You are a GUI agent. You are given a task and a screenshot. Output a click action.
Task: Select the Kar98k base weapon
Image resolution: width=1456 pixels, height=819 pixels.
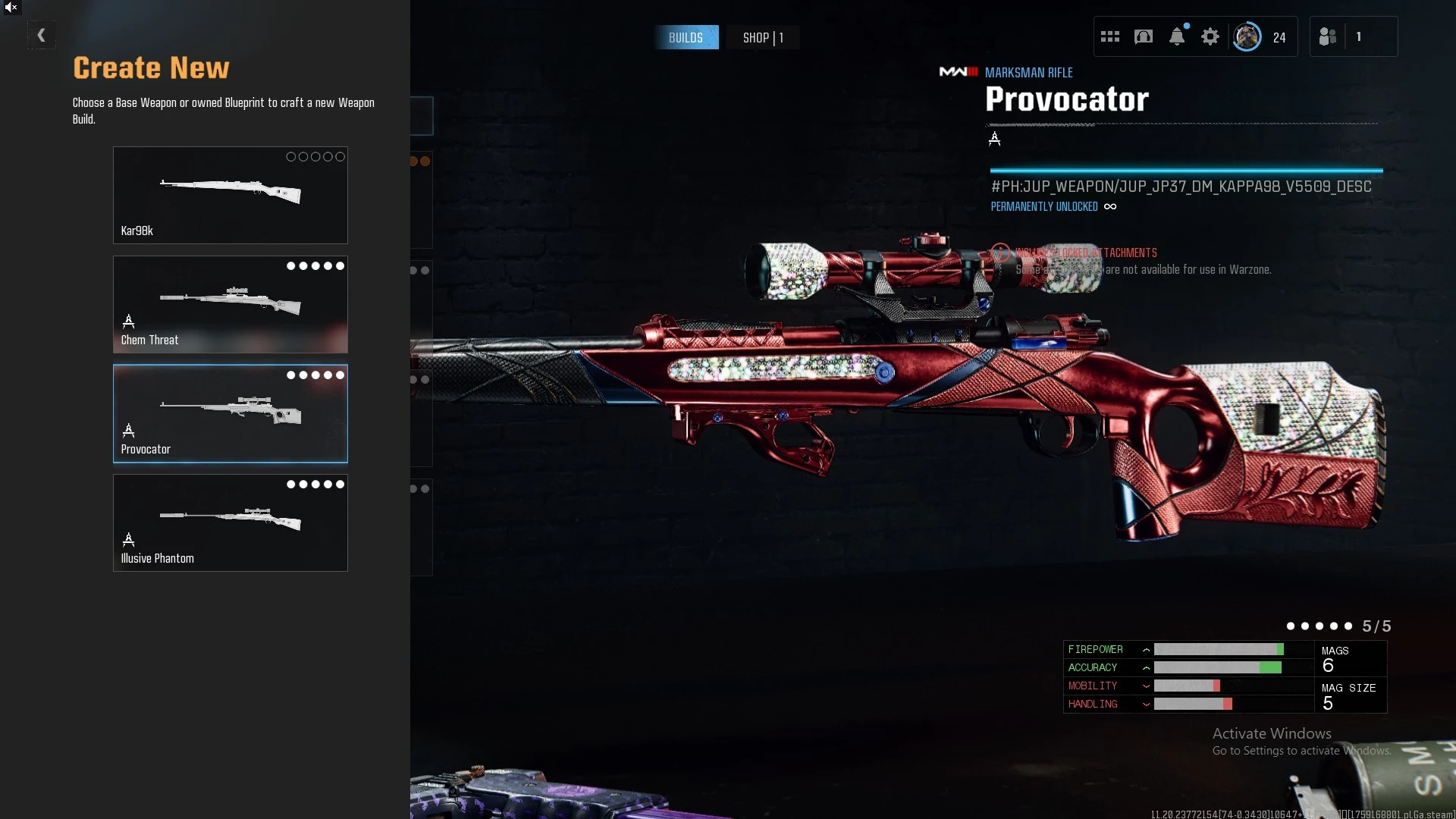coord(230,195)
